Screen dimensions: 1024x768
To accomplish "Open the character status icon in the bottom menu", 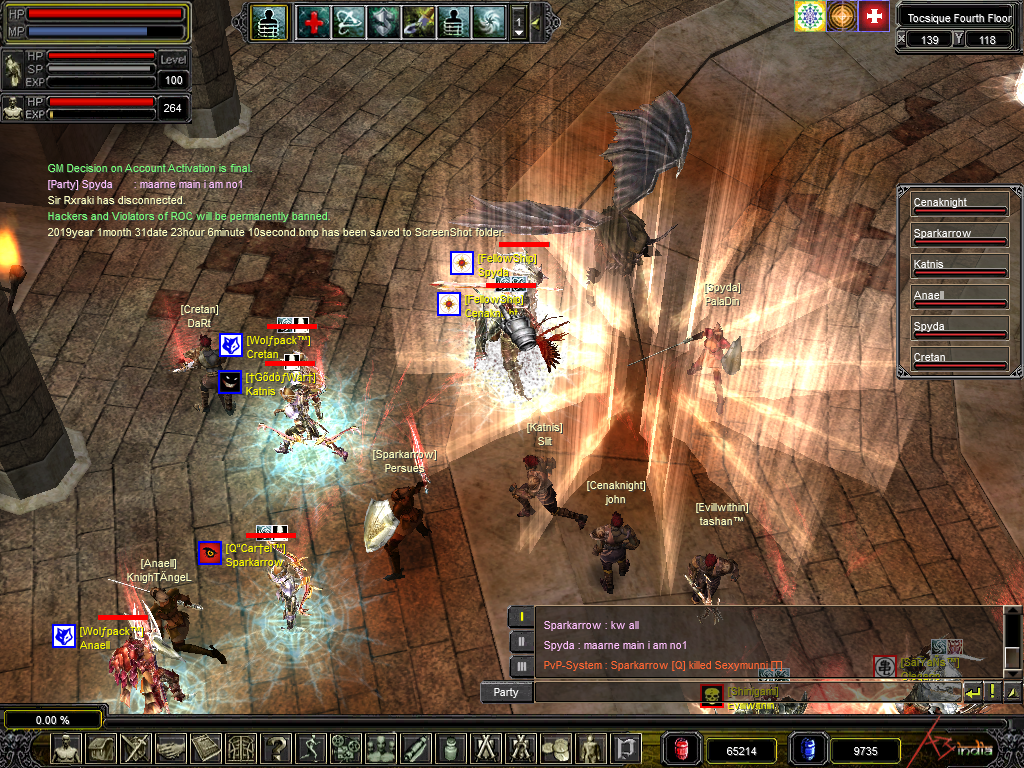I will pos(67,748).
